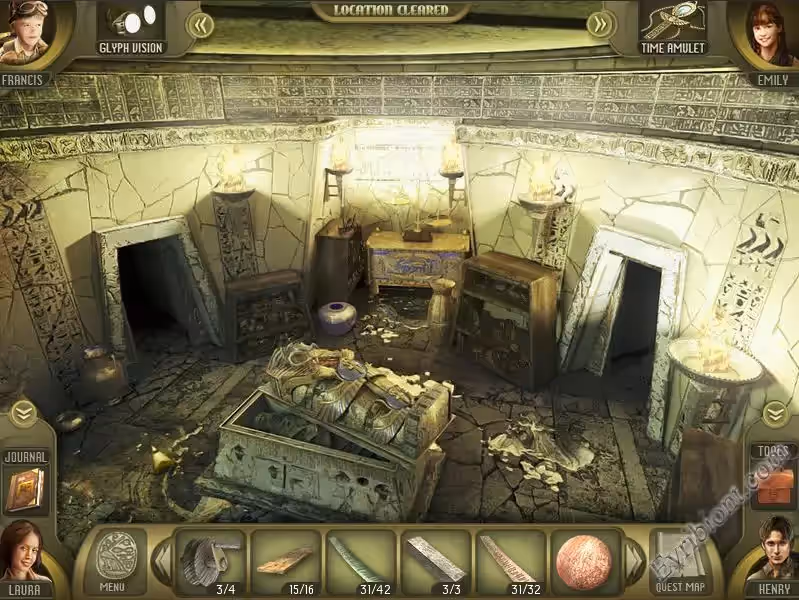Select the copper sphere inventory item
The image size is (799, 600).
click(584, 560)
